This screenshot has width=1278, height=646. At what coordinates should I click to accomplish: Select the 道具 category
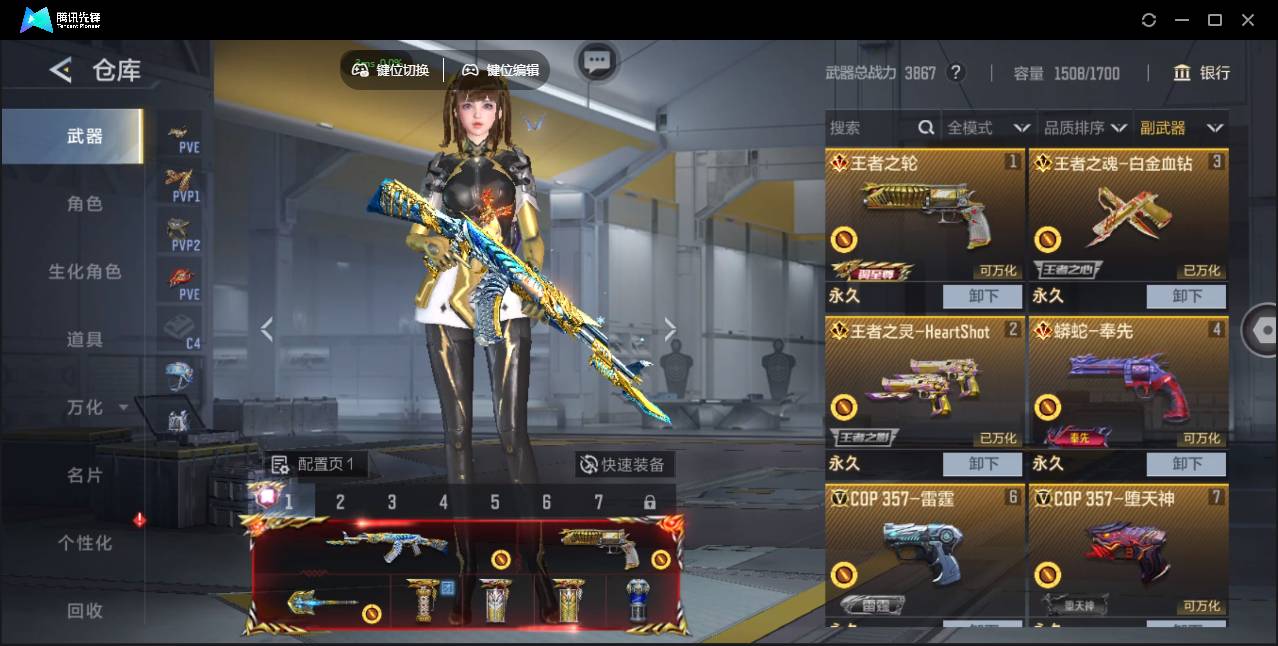(x=85, y=340)
